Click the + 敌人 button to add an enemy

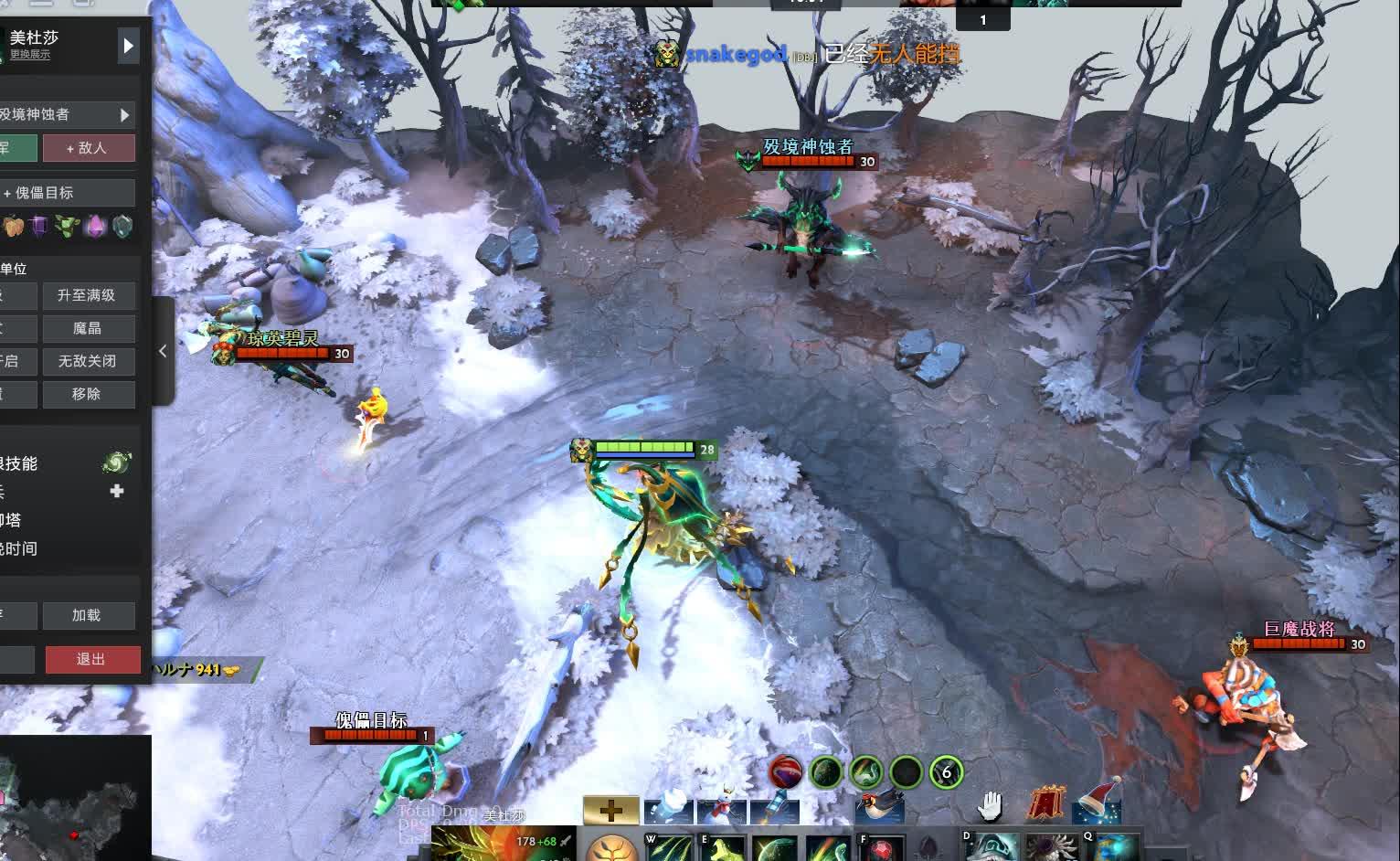tap(89, 147)
